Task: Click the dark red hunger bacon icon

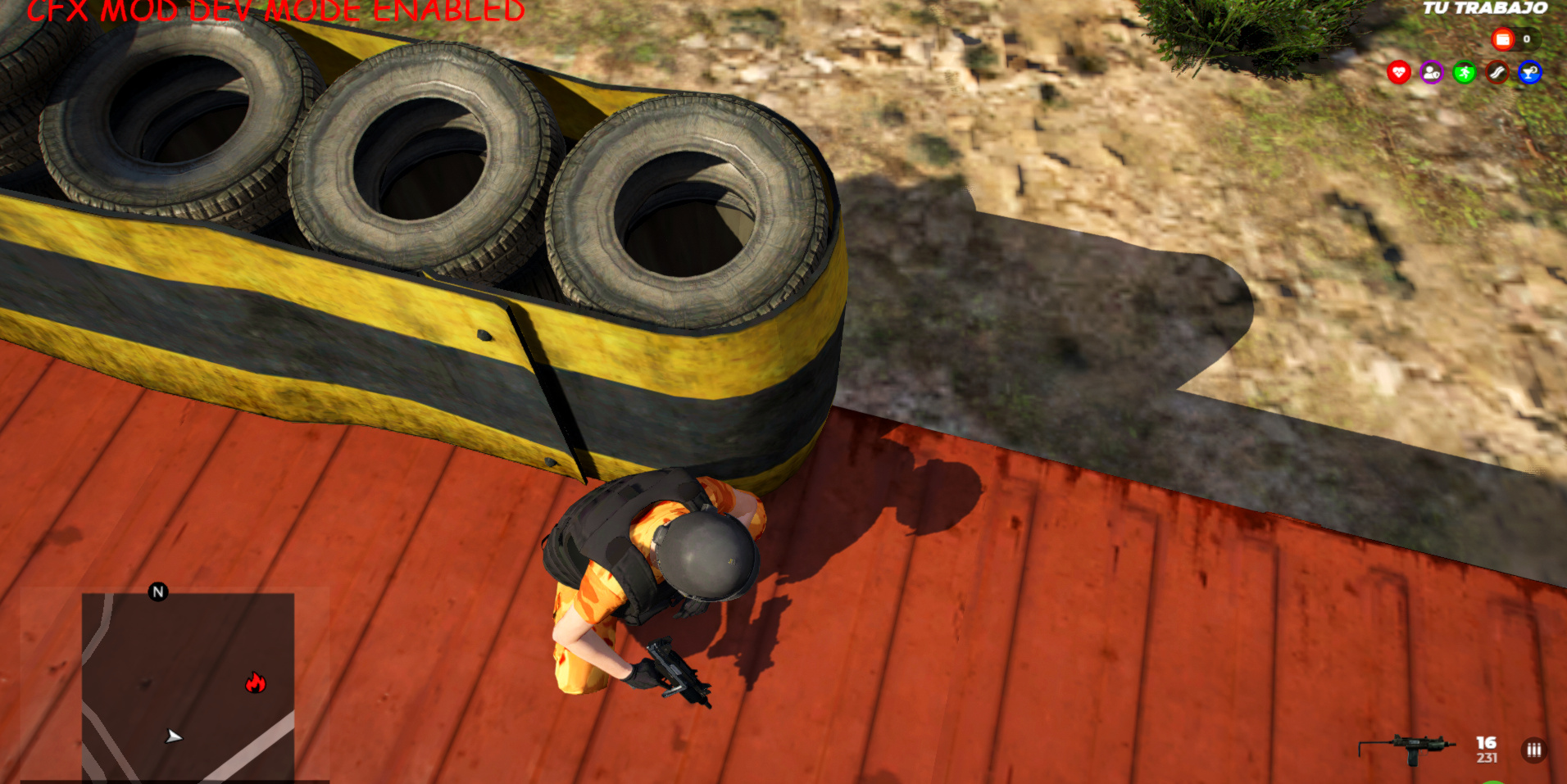Action: click(1499, 72)
